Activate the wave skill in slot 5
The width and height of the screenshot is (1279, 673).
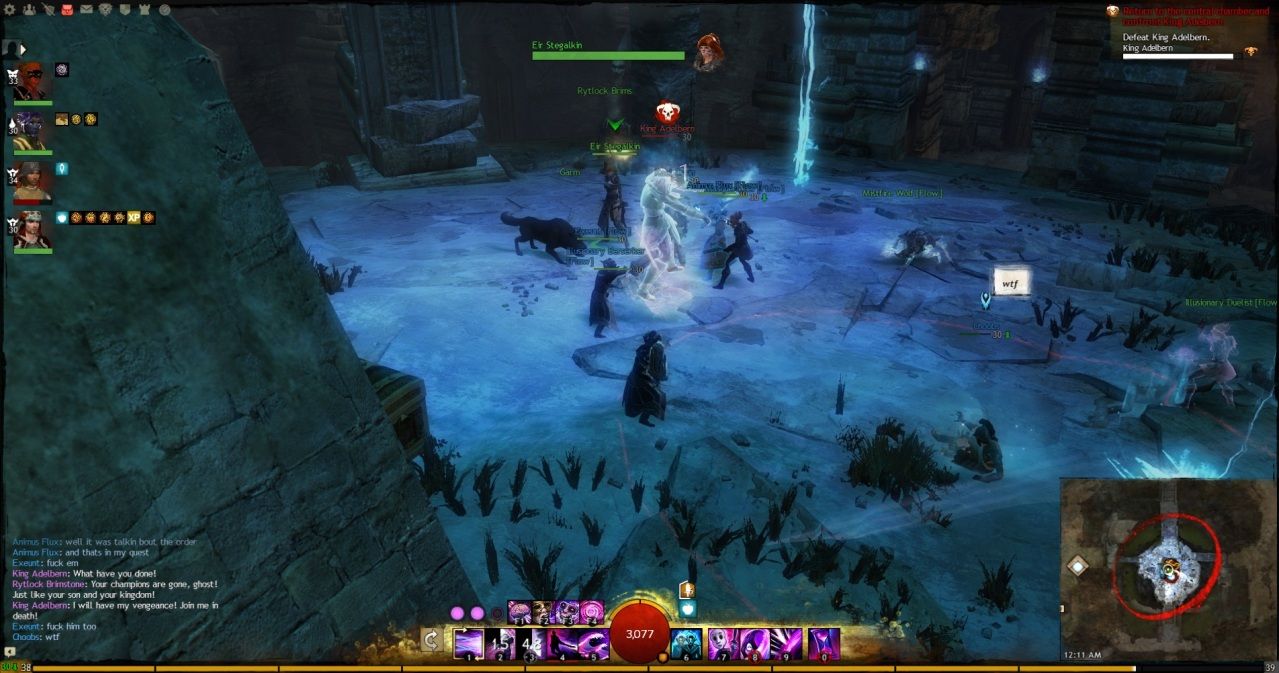593,643
